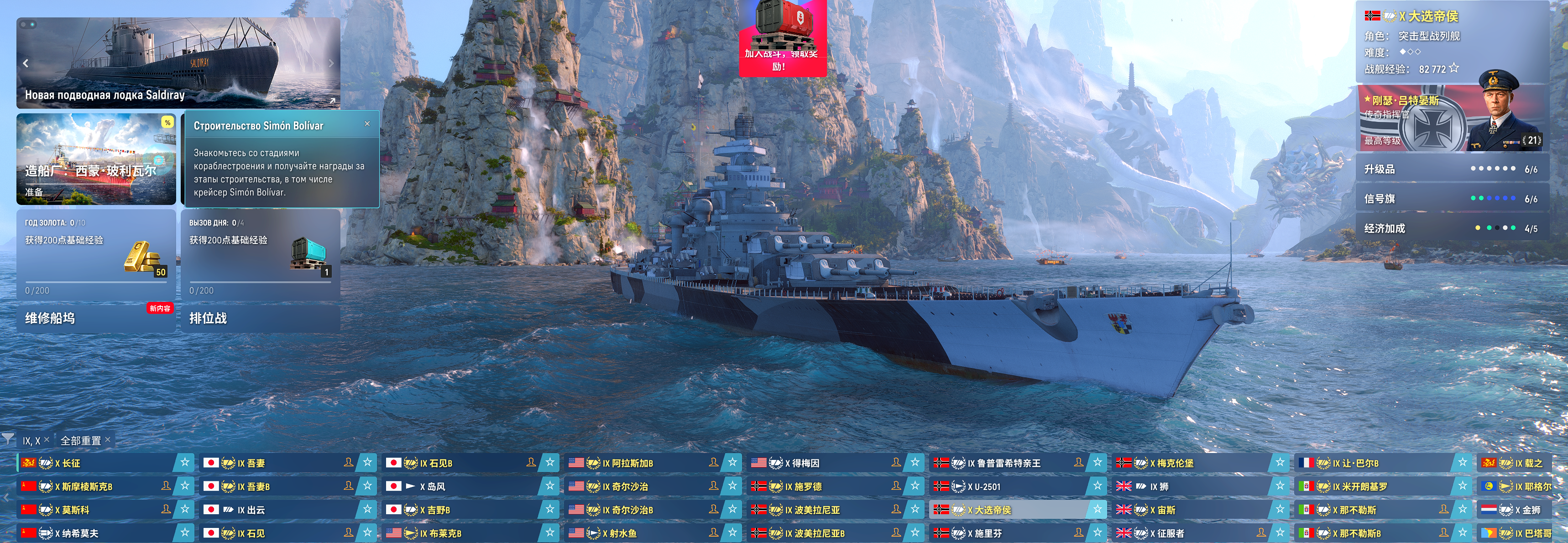Remove the IX, X tier filter chip
1568x543 pixels.
point(47,439)
